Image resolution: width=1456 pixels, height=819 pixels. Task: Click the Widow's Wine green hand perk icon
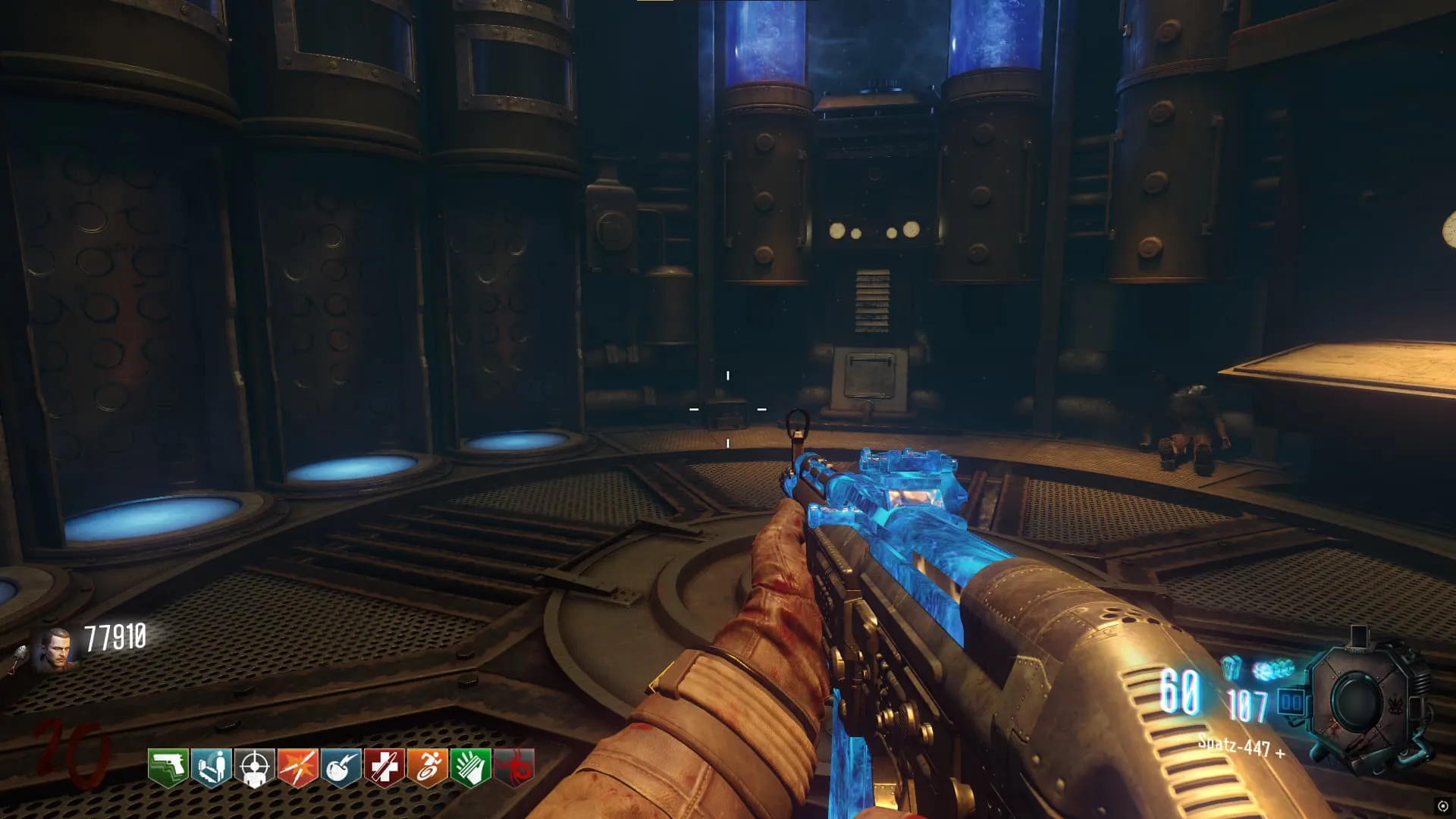(471, 767)
